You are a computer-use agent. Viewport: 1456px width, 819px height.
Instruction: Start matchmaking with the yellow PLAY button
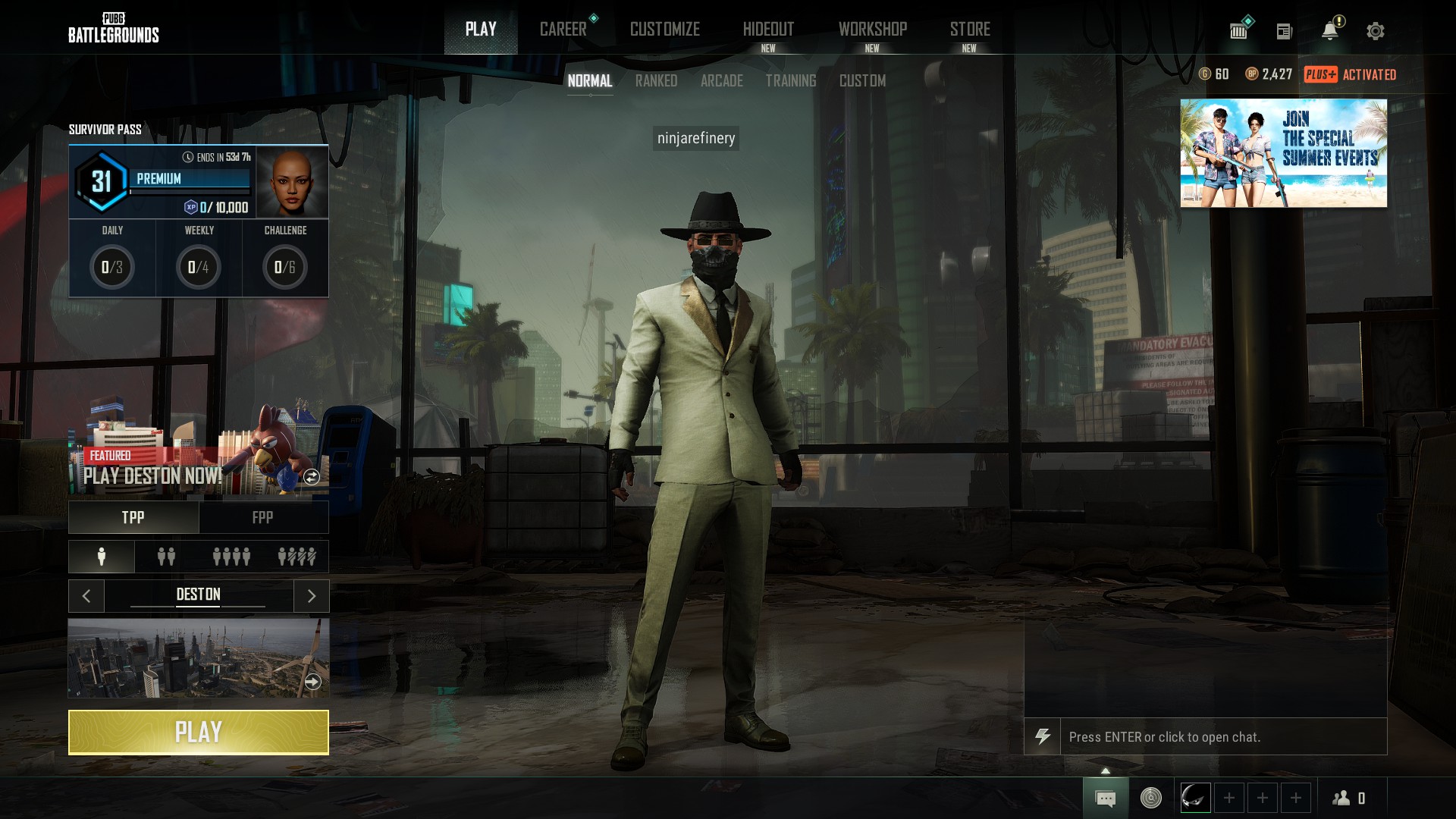(x=198, y=732)
